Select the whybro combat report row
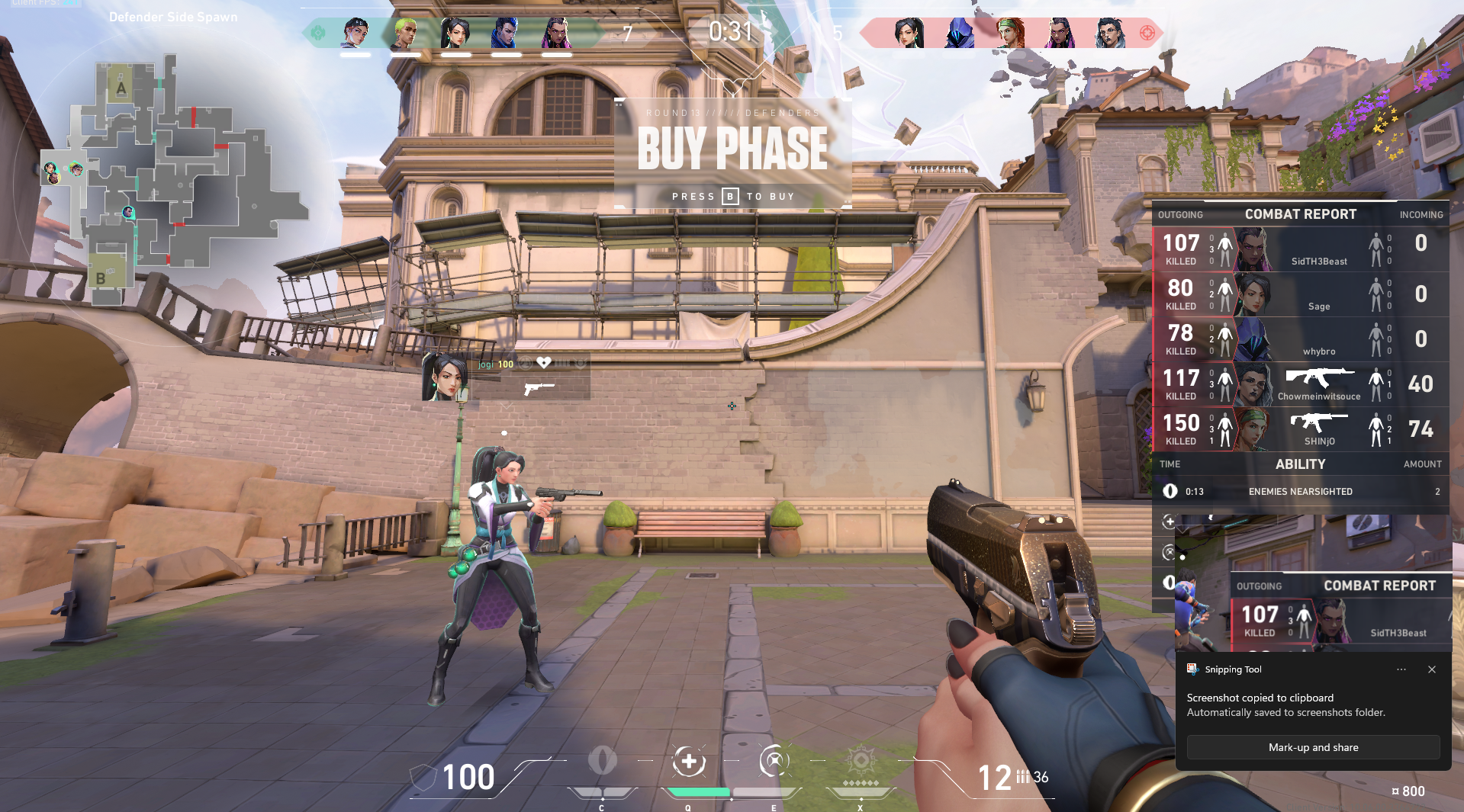This screenshot has height=812, width=1464. tap(1300, 339)
